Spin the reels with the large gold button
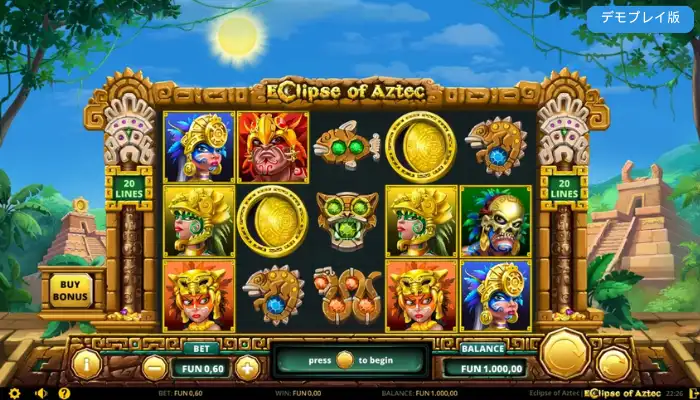700x400 pixels. point(565,353)
